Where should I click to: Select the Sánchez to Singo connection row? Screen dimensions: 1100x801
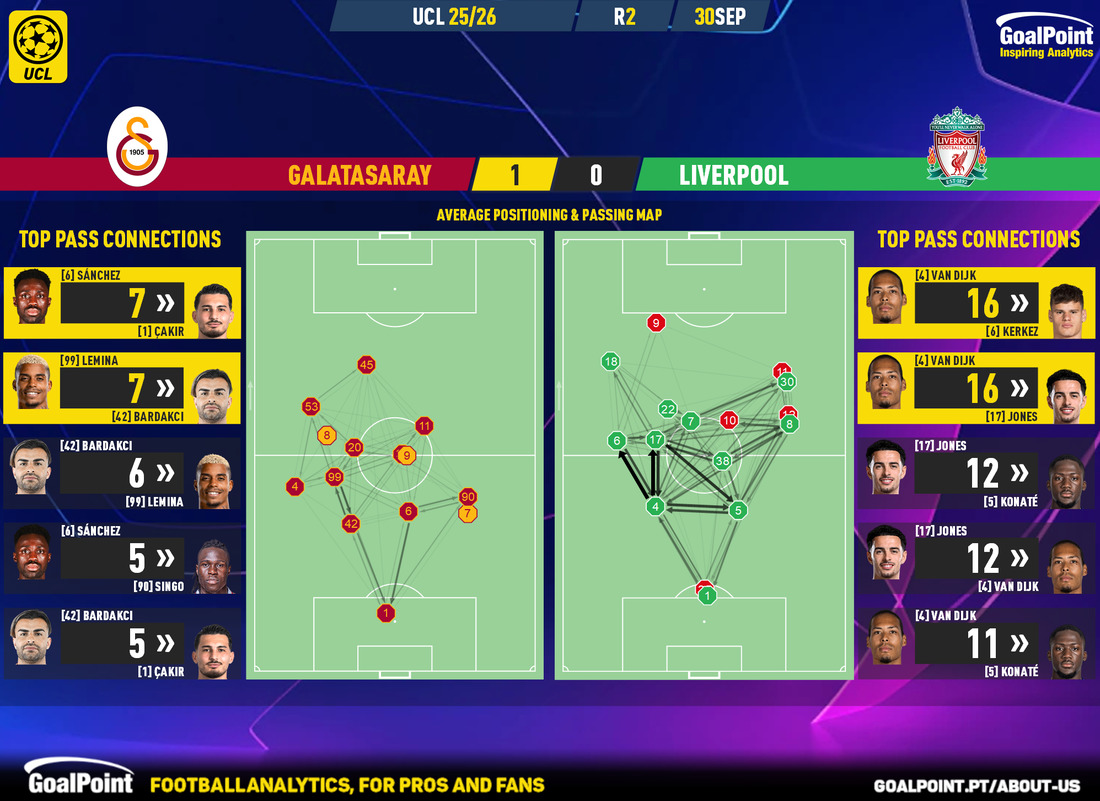122,559
